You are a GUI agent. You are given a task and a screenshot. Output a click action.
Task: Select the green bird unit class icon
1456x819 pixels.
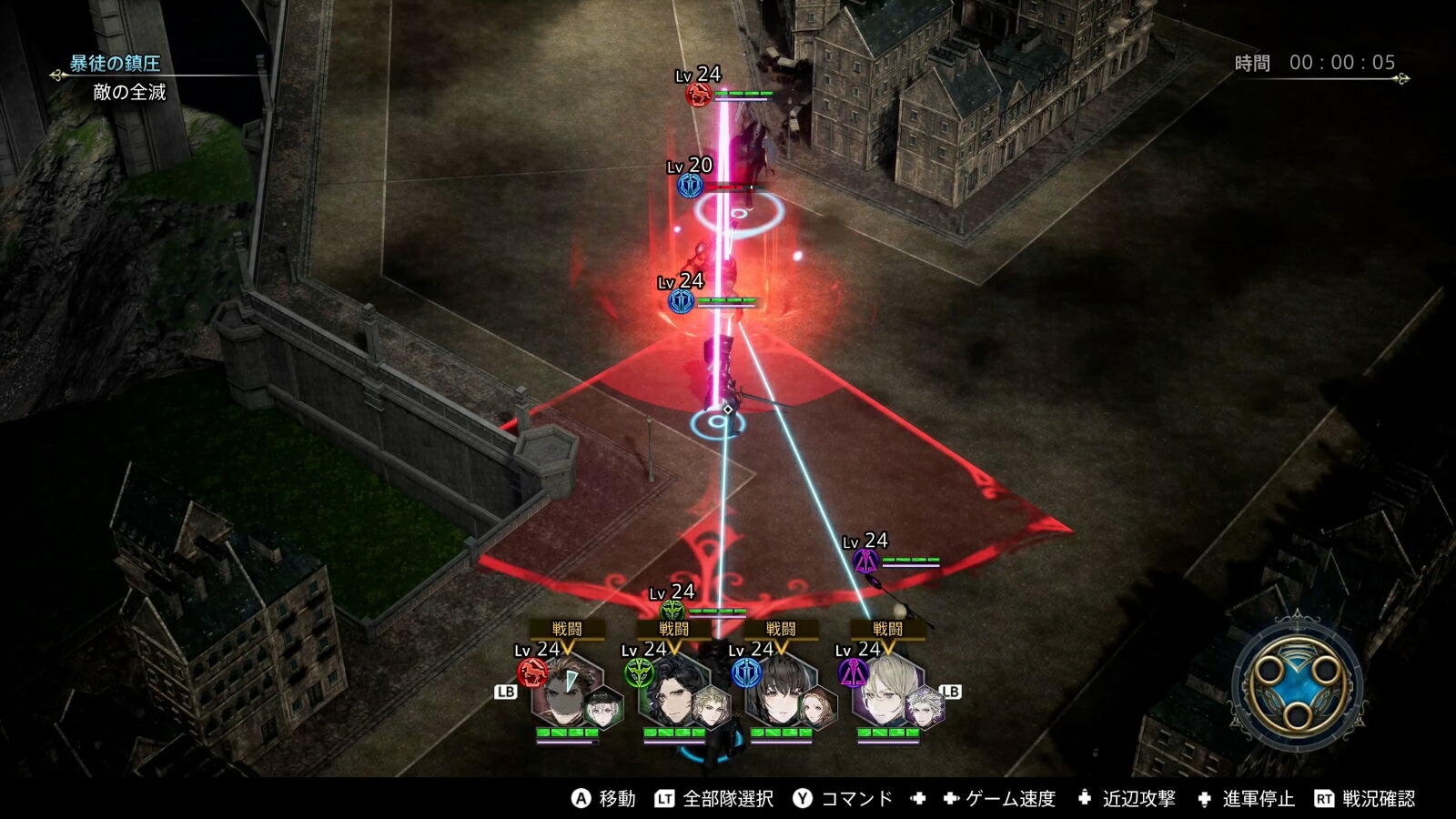click(640, 671)
